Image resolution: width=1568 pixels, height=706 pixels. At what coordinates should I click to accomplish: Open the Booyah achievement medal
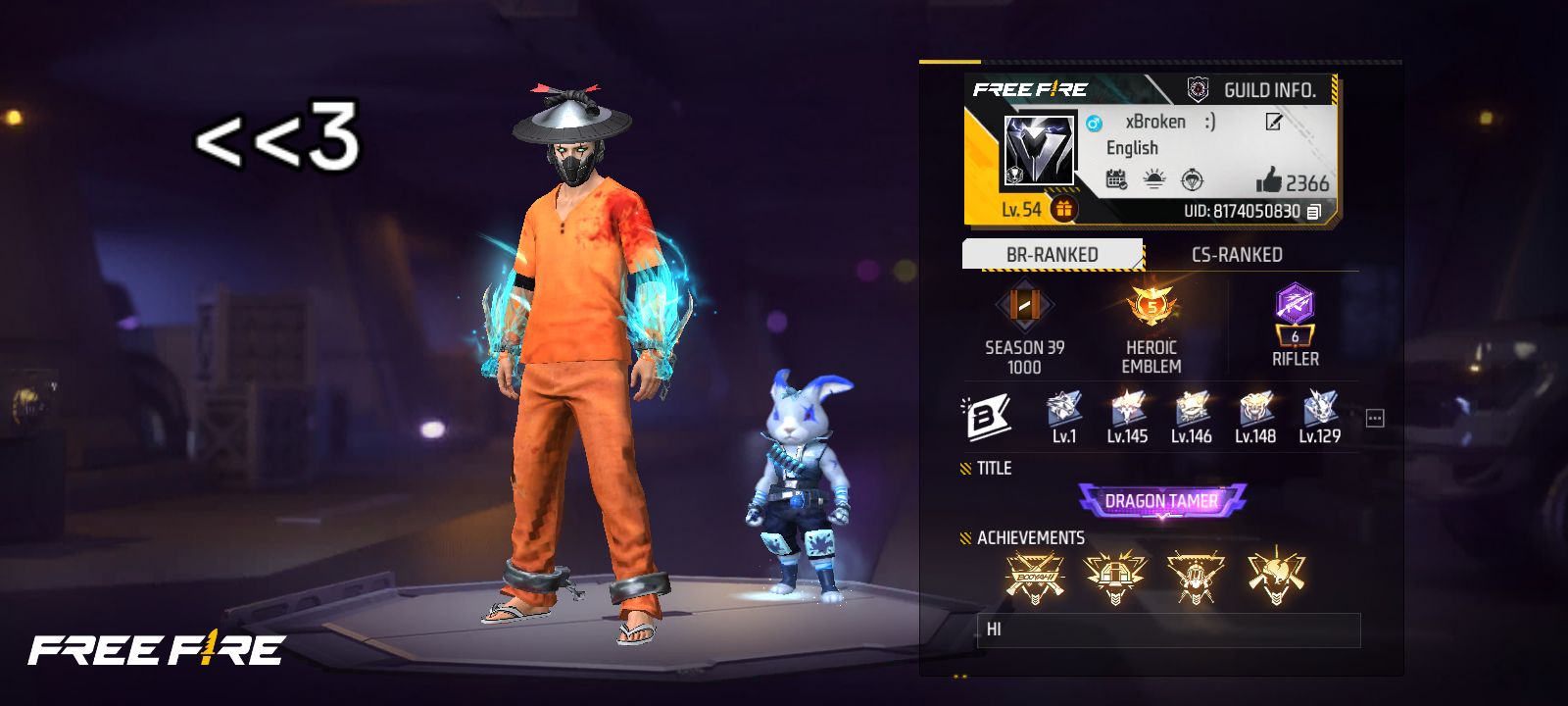pyautogui.click(x=1035, y=576)
